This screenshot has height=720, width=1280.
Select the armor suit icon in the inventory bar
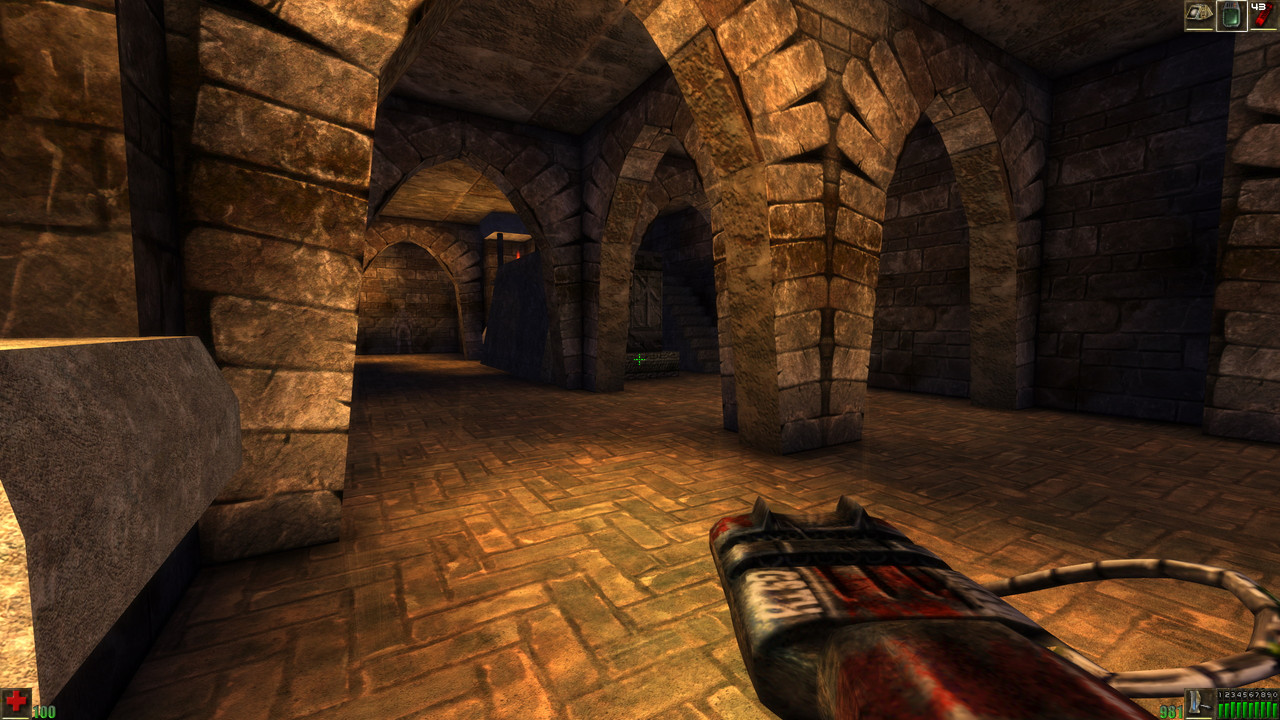tap(1199, 14)
